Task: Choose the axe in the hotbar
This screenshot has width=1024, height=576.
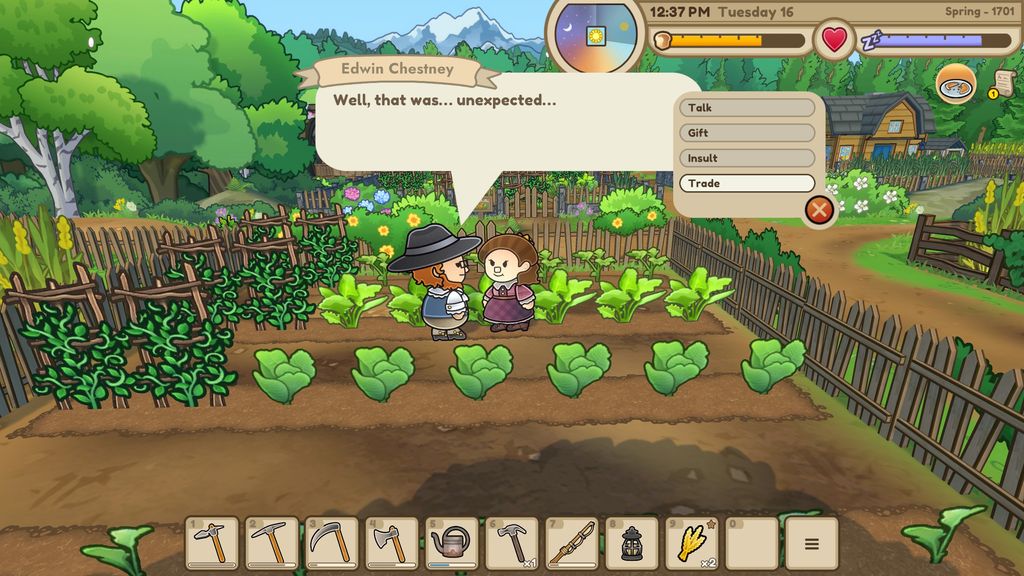Action: (x=392, y=543)
